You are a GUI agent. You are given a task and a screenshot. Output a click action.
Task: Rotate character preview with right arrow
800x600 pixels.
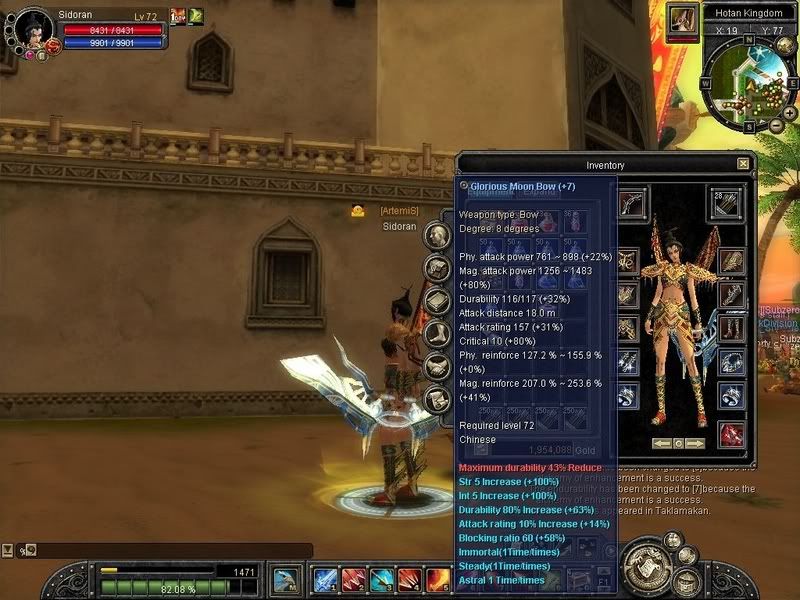[x=696, y=442]
